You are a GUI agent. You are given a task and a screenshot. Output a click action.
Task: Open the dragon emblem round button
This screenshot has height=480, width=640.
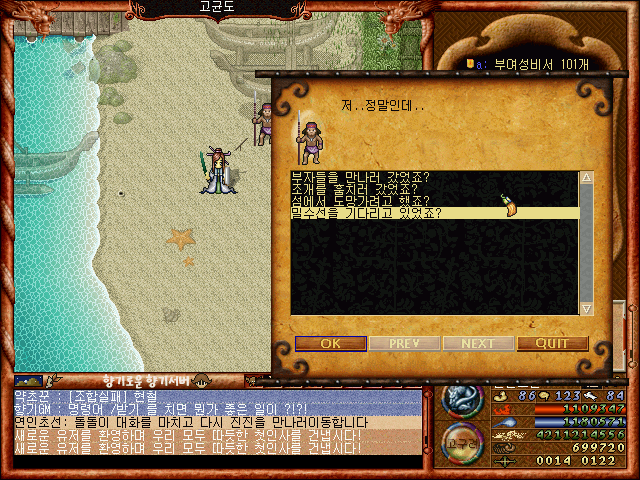(461, 399)
